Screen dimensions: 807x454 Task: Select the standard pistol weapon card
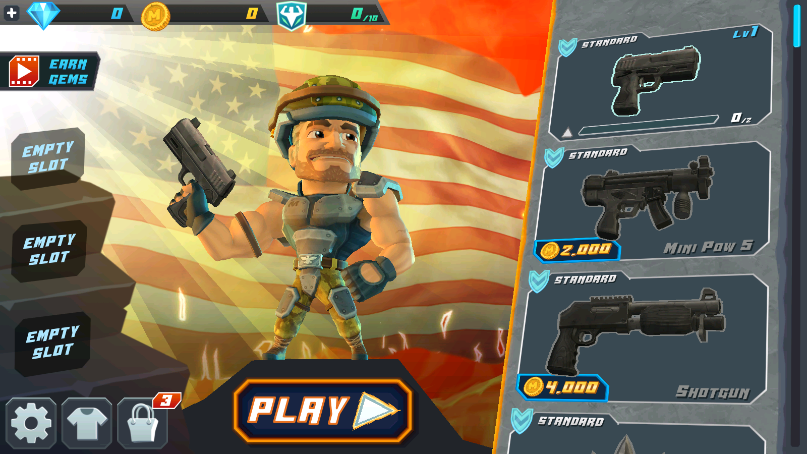[x=660, y=84]
